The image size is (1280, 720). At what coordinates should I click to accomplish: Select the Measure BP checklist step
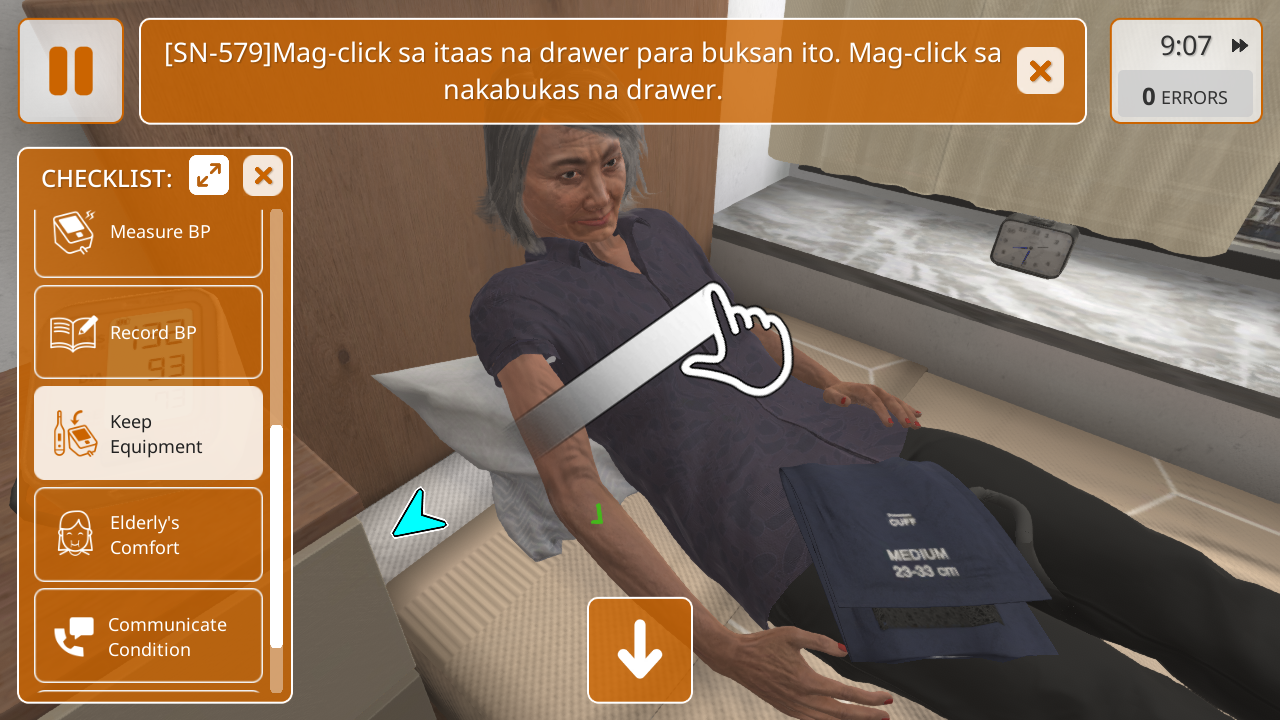pos(148,238)
